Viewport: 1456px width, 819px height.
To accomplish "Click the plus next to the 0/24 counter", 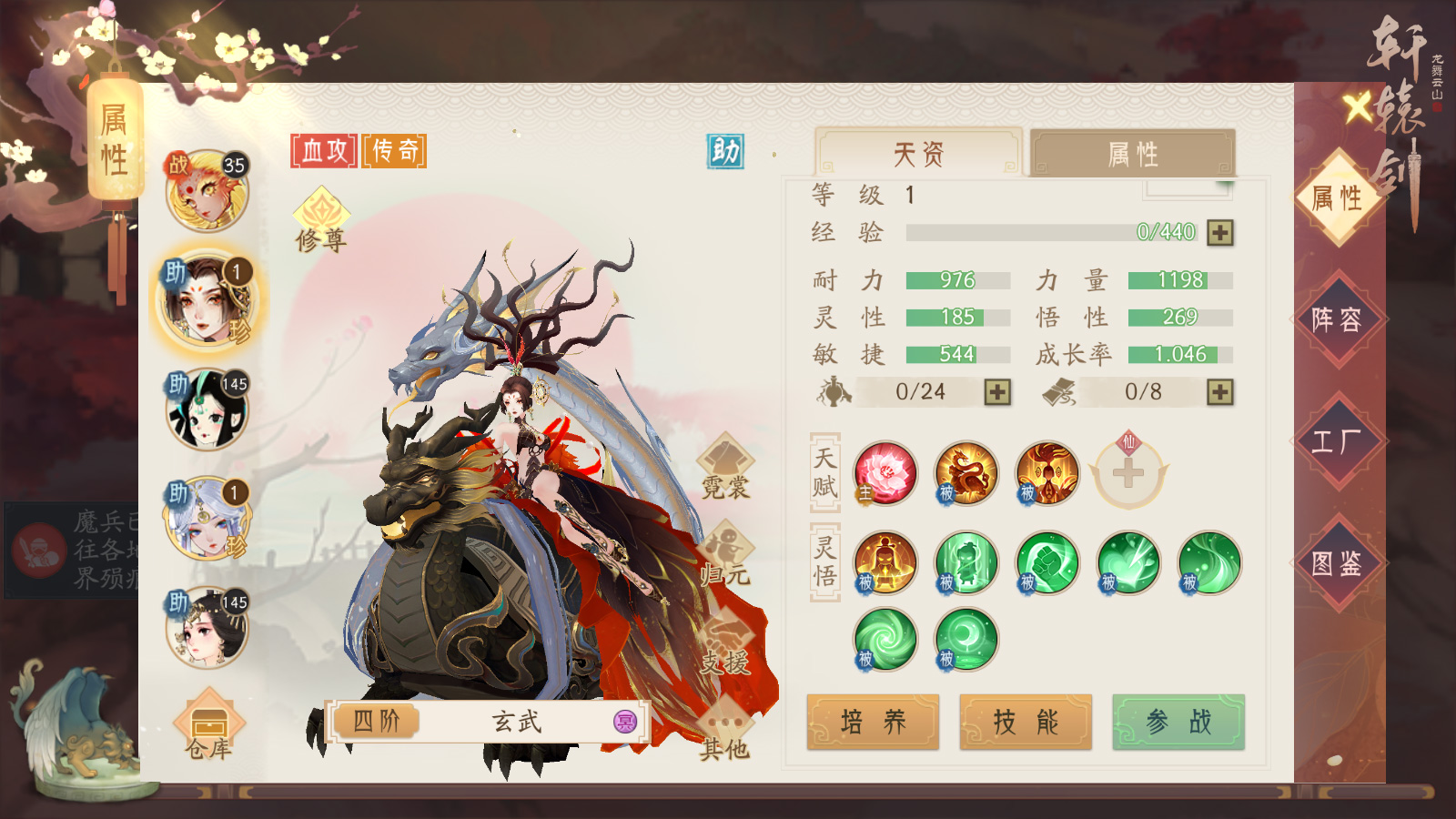I will pyautogui.click(x=999, y=393).
